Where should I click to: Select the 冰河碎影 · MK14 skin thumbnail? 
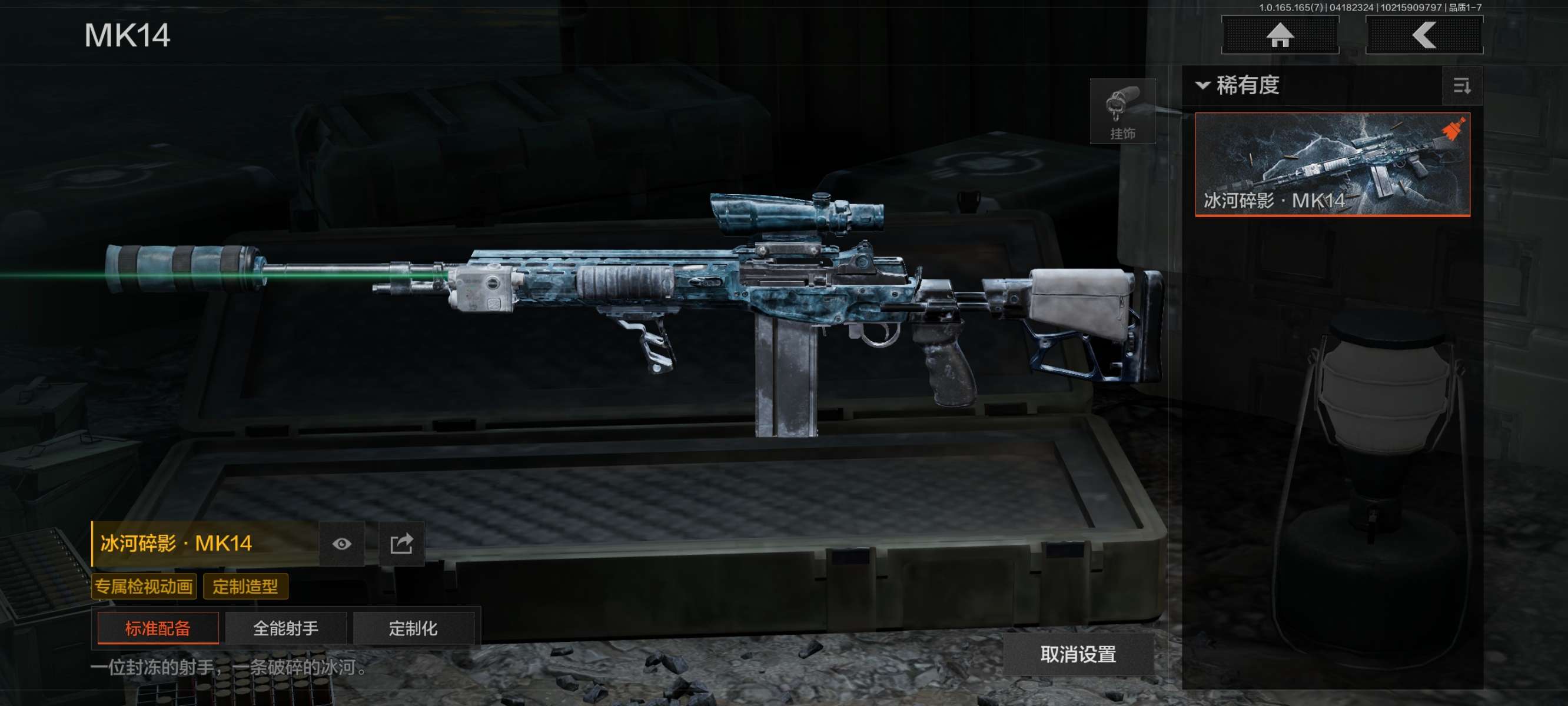1332,164
